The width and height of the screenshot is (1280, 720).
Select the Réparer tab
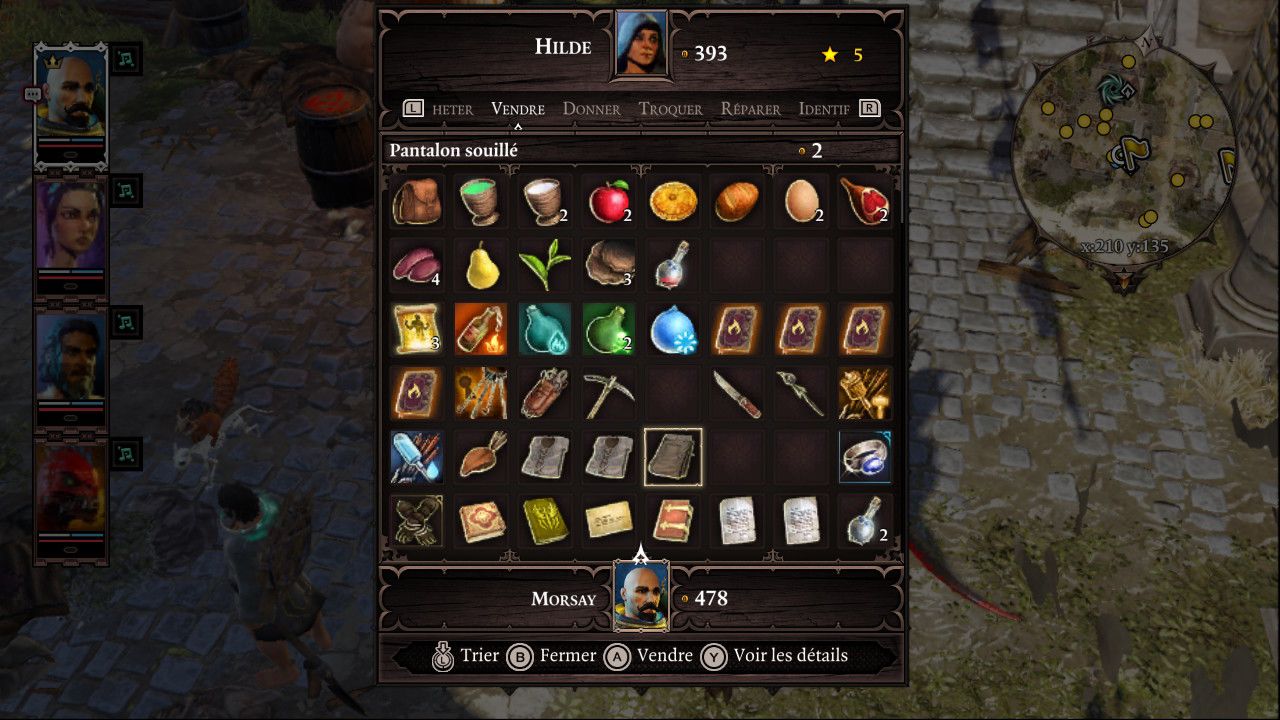(753, 109)
